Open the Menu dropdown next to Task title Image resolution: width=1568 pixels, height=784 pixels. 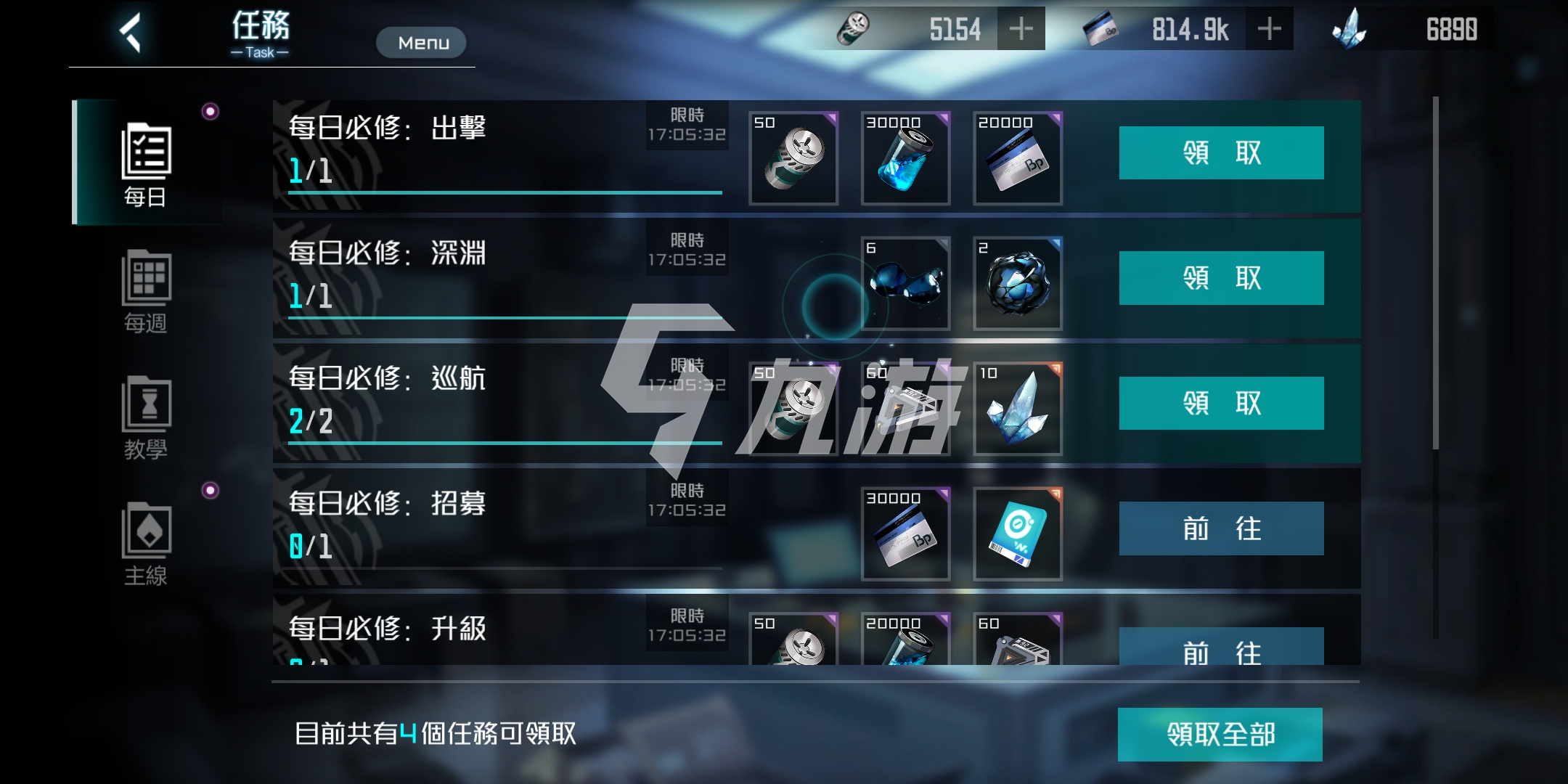421,42
